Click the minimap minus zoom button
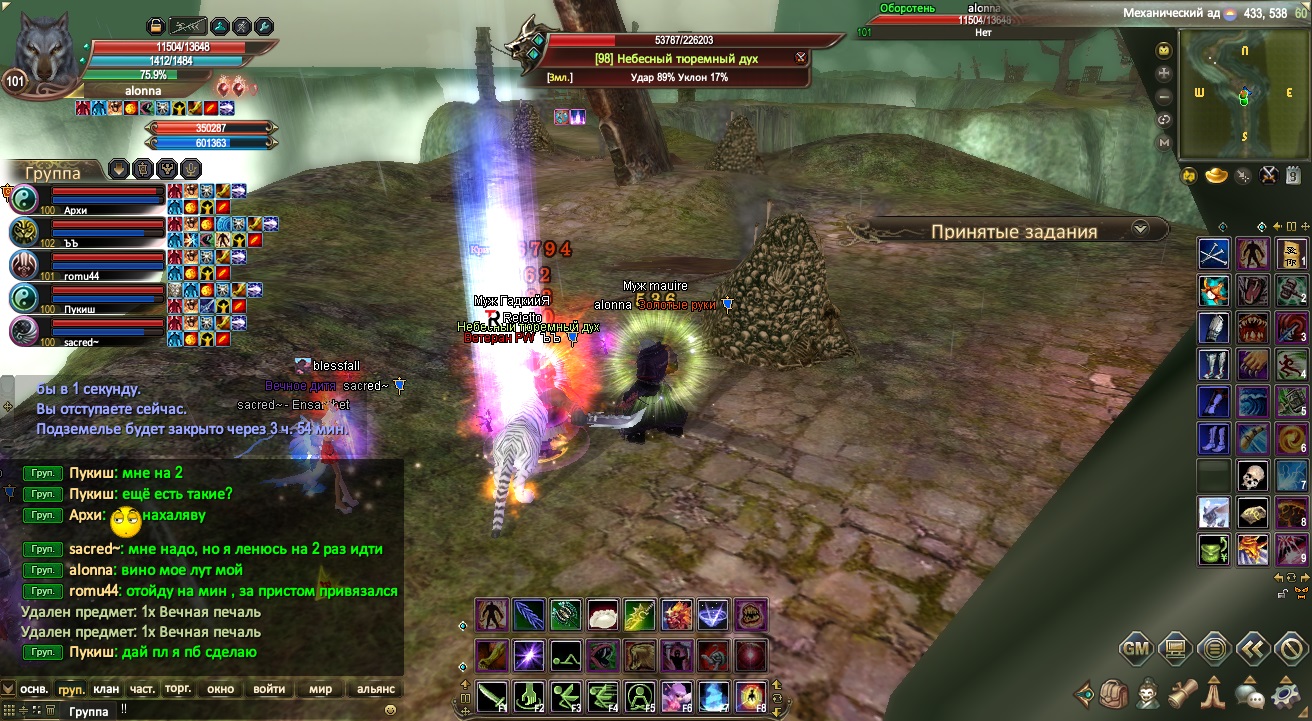The width and height of the screenshot is (1312, 721). coord(1164,97)
